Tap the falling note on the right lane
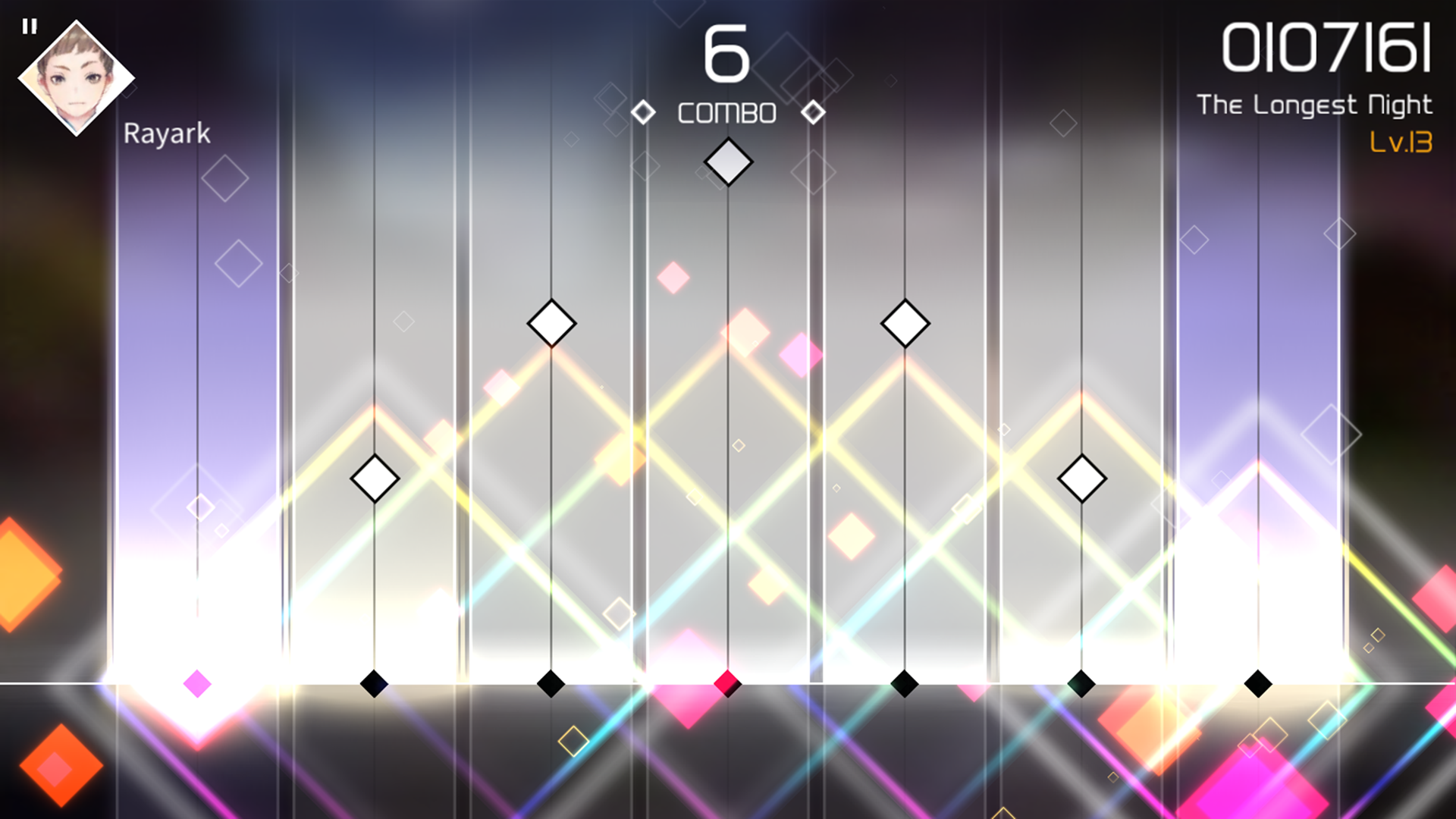Screen dimensions: 1456x819 pyautogui.click(x=1081, y=478)
